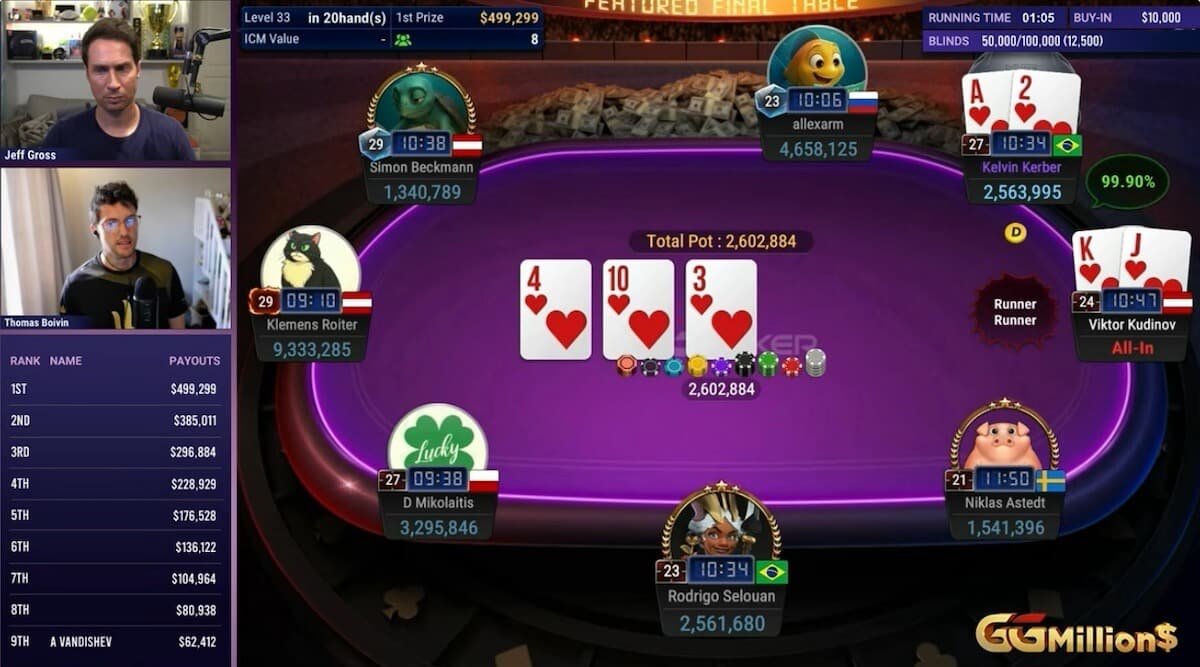This screenshot has height=667, width=1200.
Task: Select the ten of hearts board card
Action: 638,309
